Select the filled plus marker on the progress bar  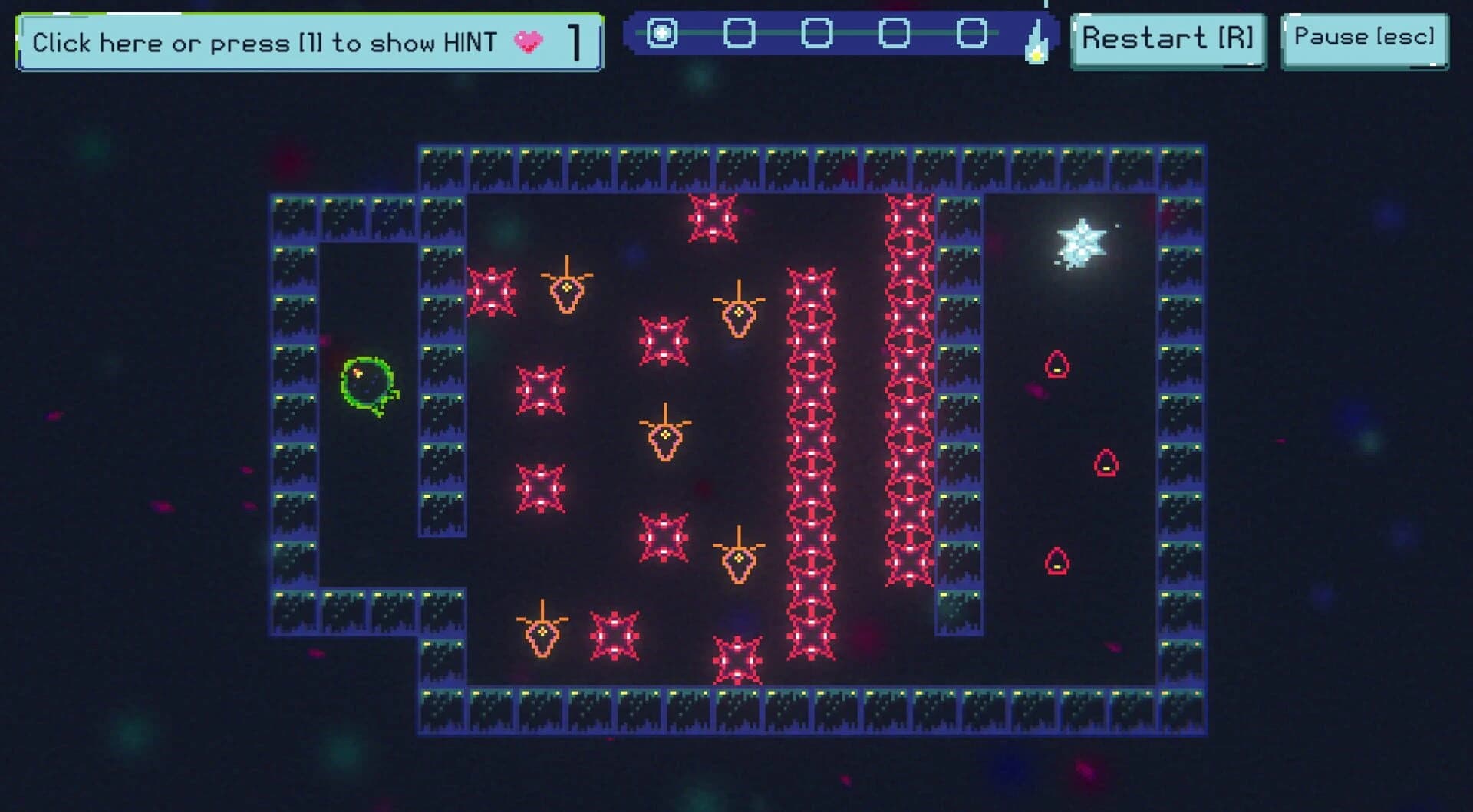point(662,32)
